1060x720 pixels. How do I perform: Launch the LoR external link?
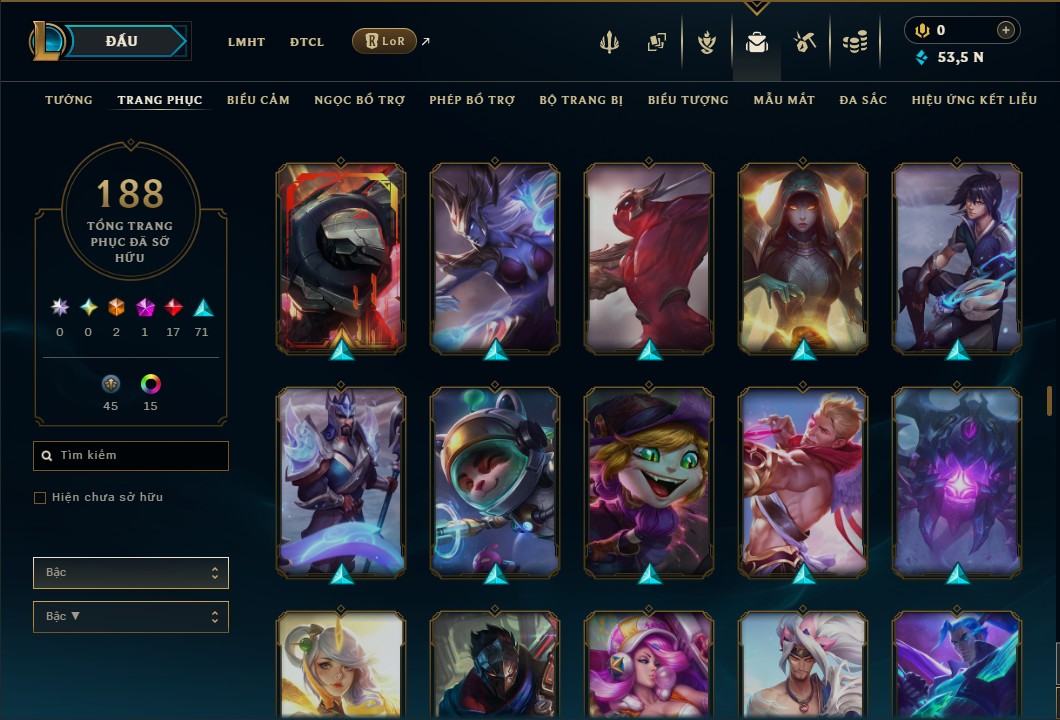click(385, 42)
